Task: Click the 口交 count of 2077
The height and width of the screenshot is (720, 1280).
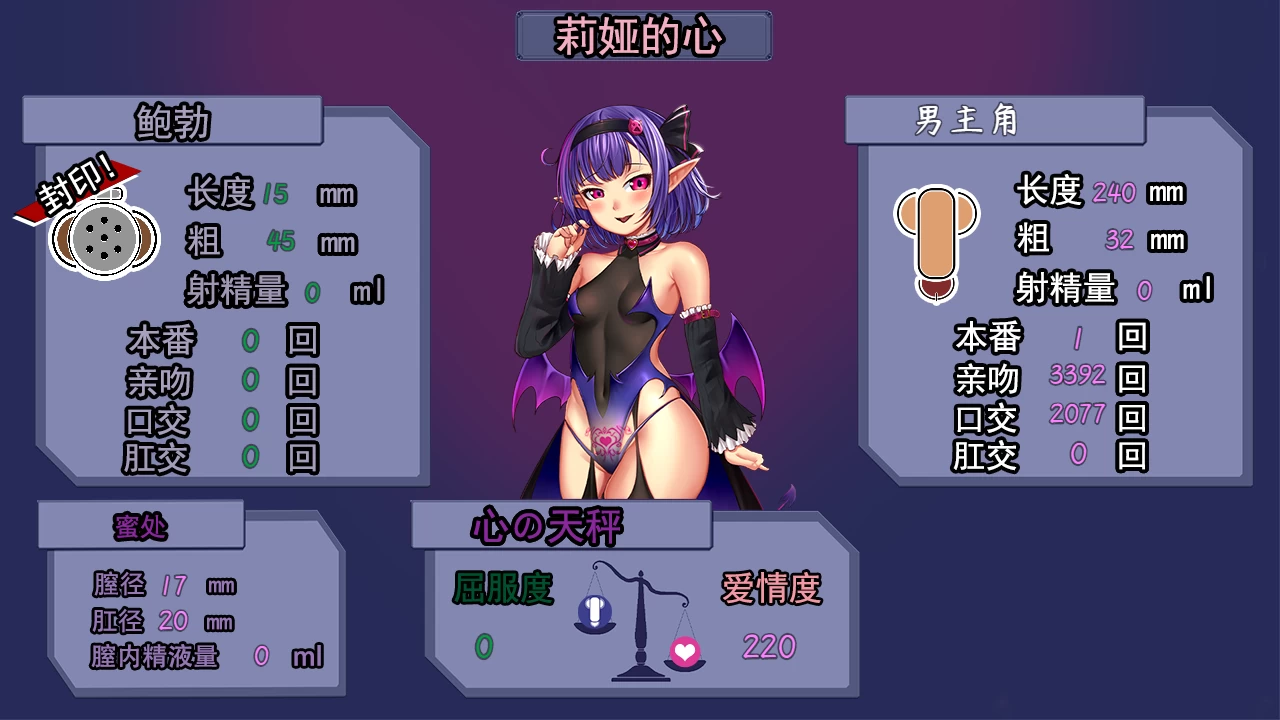Action: pos(1075,416)
